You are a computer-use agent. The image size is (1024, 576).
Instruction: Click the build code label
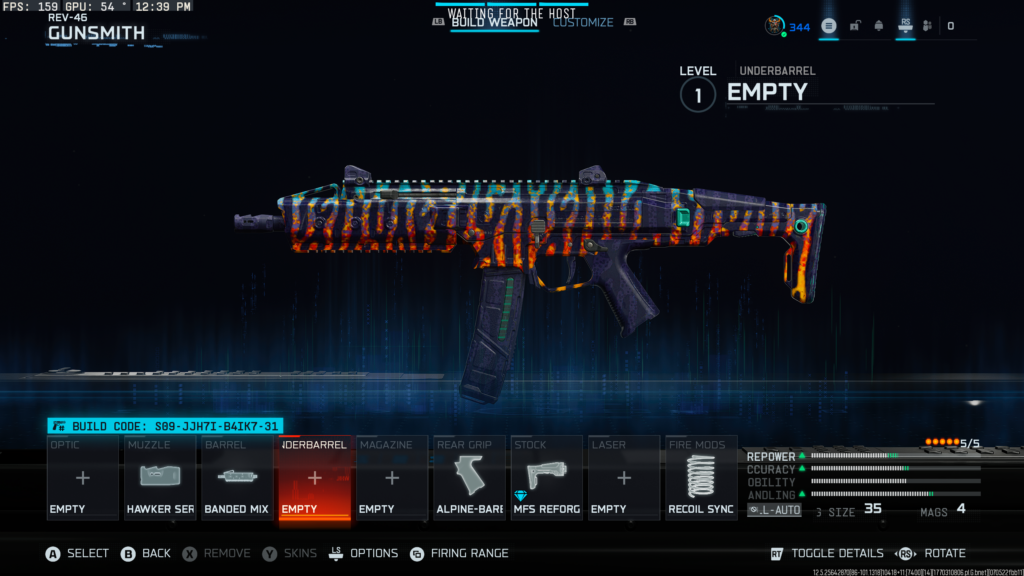coord(165,426)
